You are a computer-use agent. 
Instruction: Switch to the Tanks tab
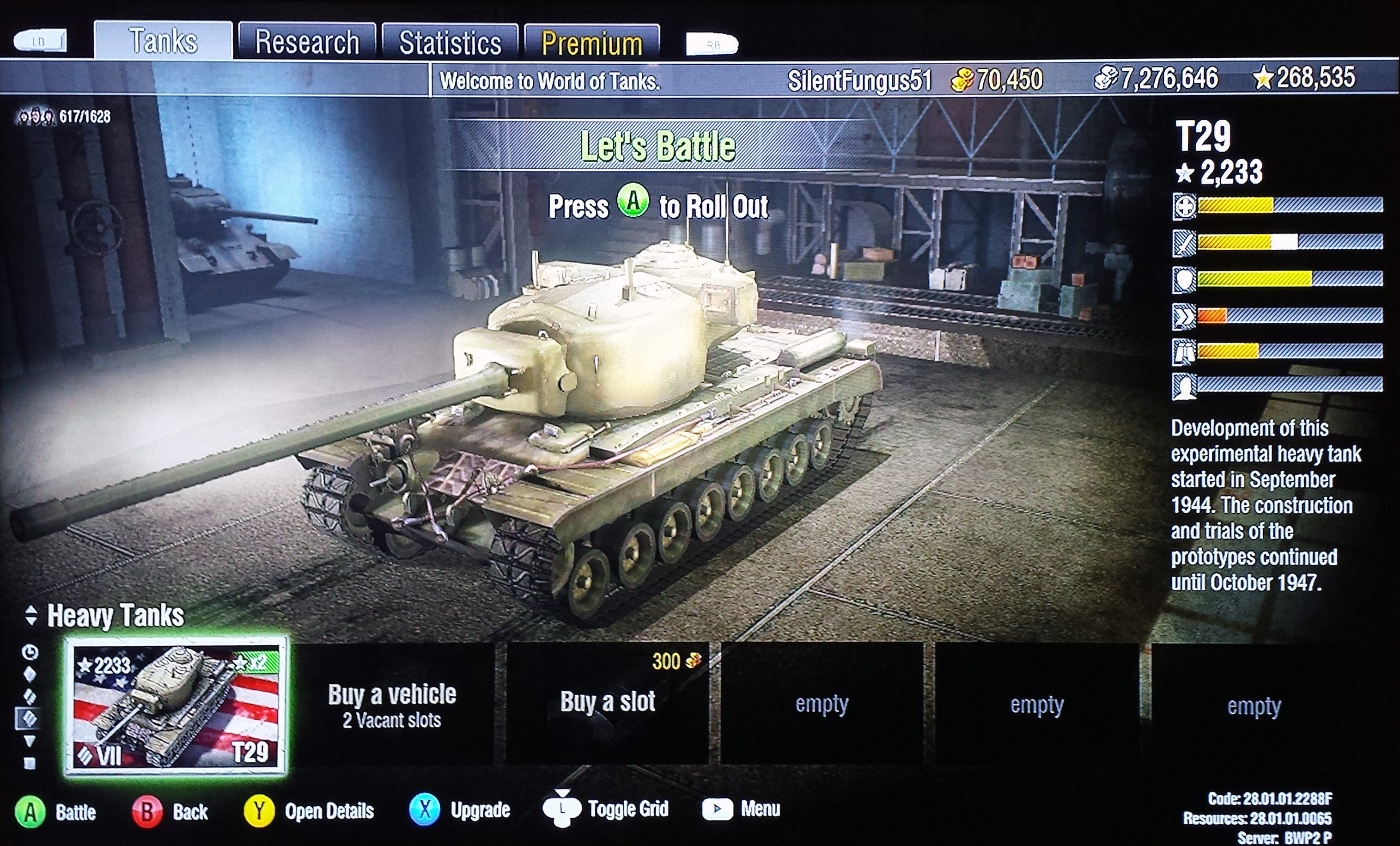pos(163,41)
